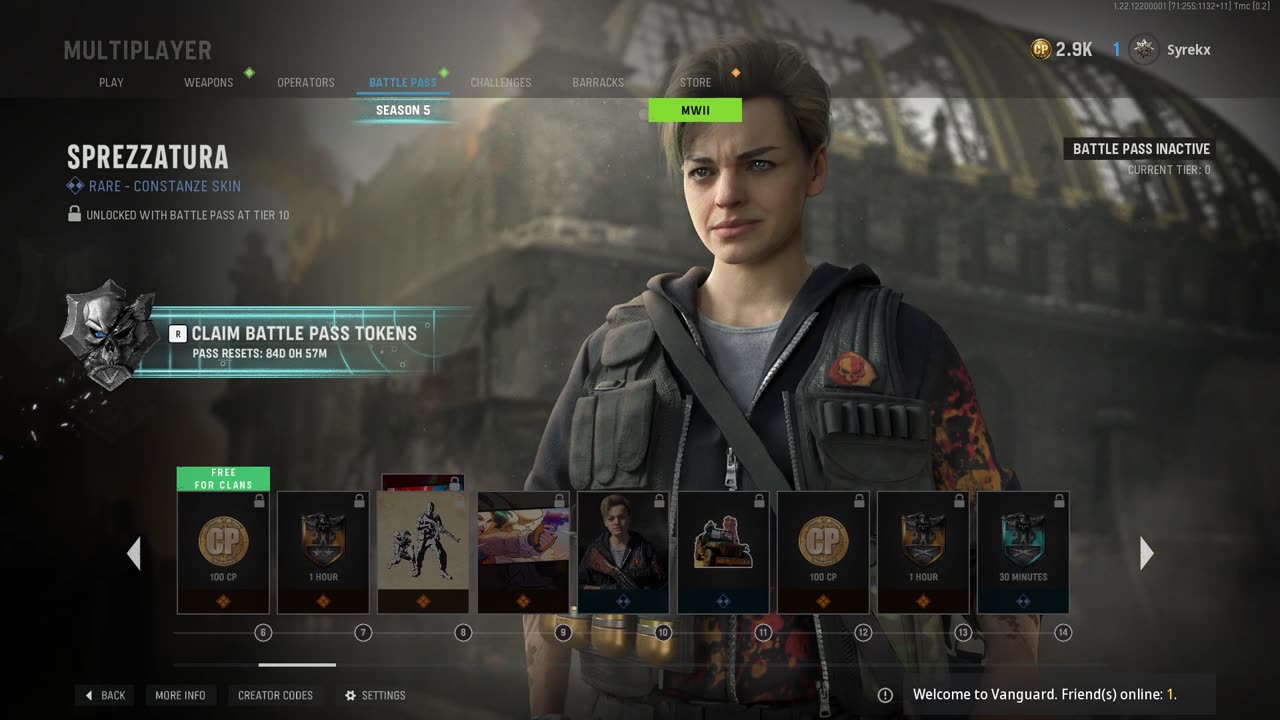Visit the Store tab
The height and width of the screenshot is (720, 1280).
pyautogui.click(x=695, y=82)
